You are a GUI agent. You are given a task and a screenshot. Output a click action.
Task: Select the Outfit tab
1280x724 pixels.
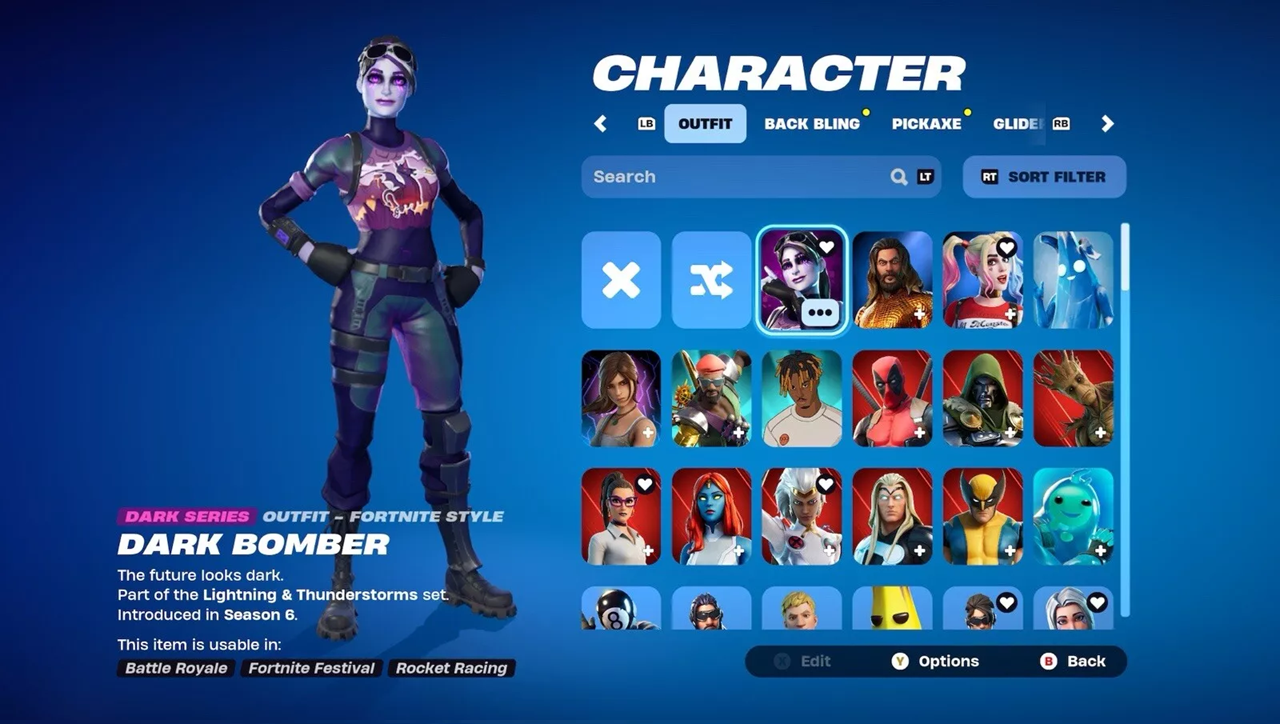coord(705,124)
